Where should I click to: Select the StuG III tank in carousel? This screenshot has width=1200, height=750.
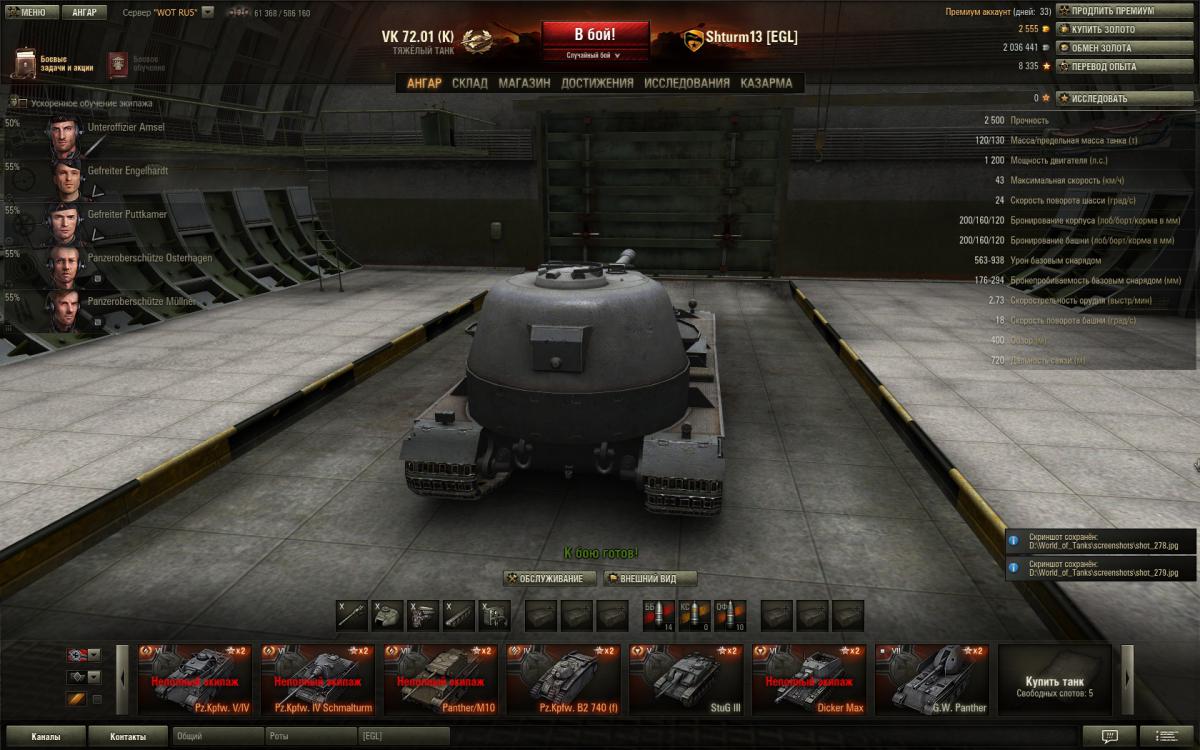tap(688, 680)
